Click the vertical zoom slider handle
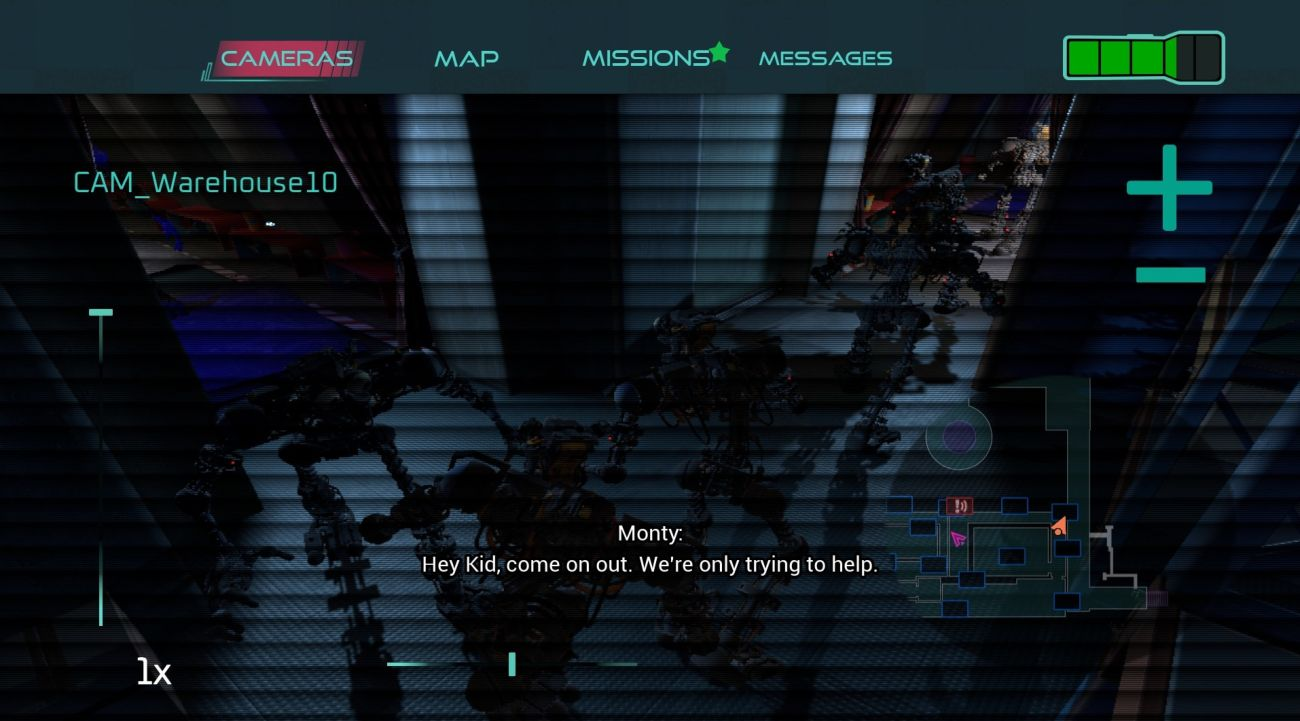This screenshot has height=721, width=1300. tap(100, 313)
